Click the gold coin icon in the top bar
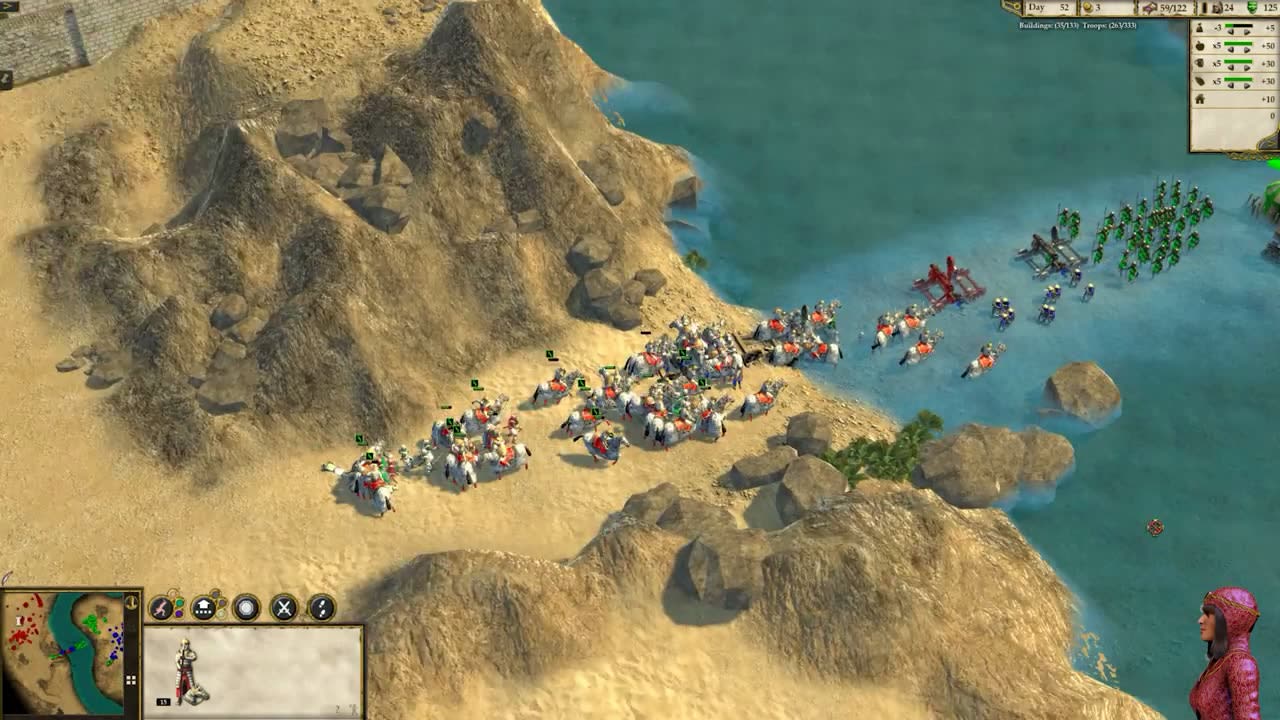 (x=1088, y=8)
